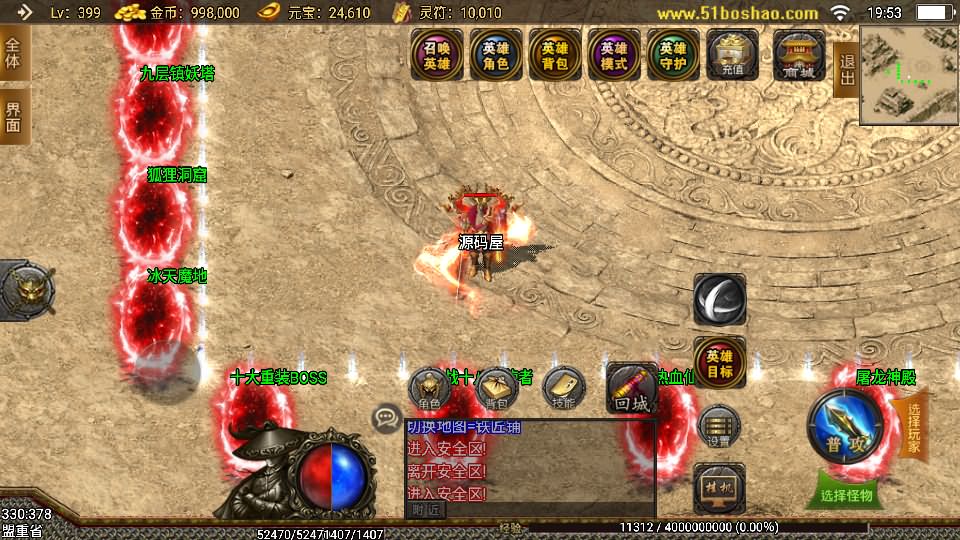Viewport: 960px width, 540px height.
Task: Tap the 选择怪物 select monster button
Action: pos(845,494)
